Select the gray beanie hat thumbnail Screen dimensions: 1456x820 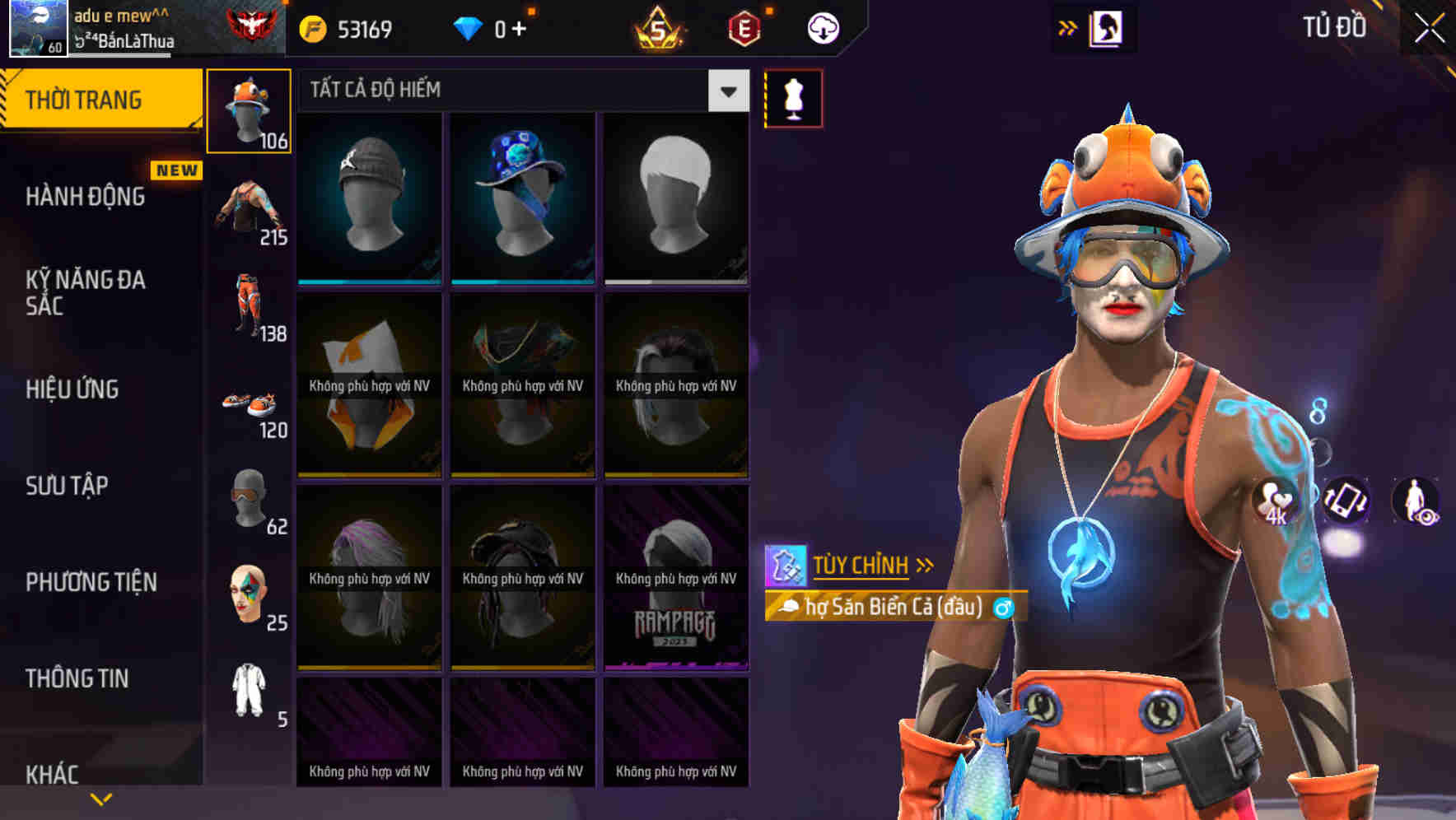point(369,198)
